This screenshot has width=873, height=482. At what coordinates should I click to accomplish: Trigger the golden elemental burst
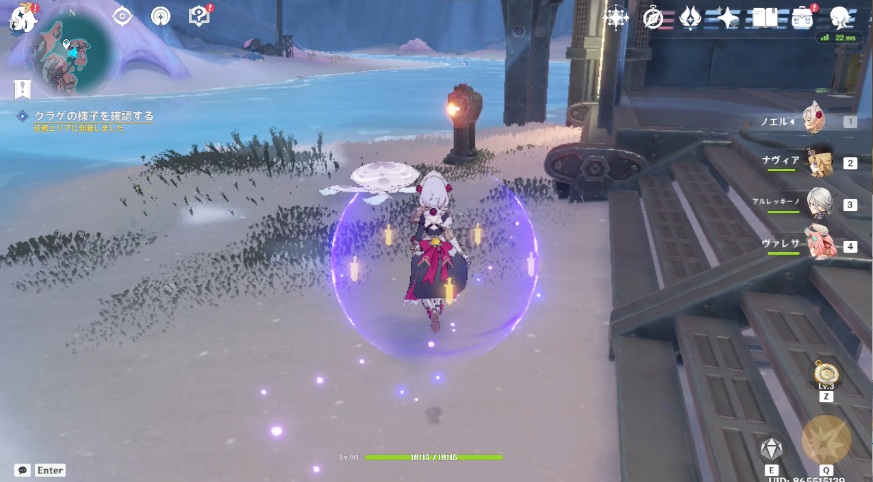[x=825, y=440]
